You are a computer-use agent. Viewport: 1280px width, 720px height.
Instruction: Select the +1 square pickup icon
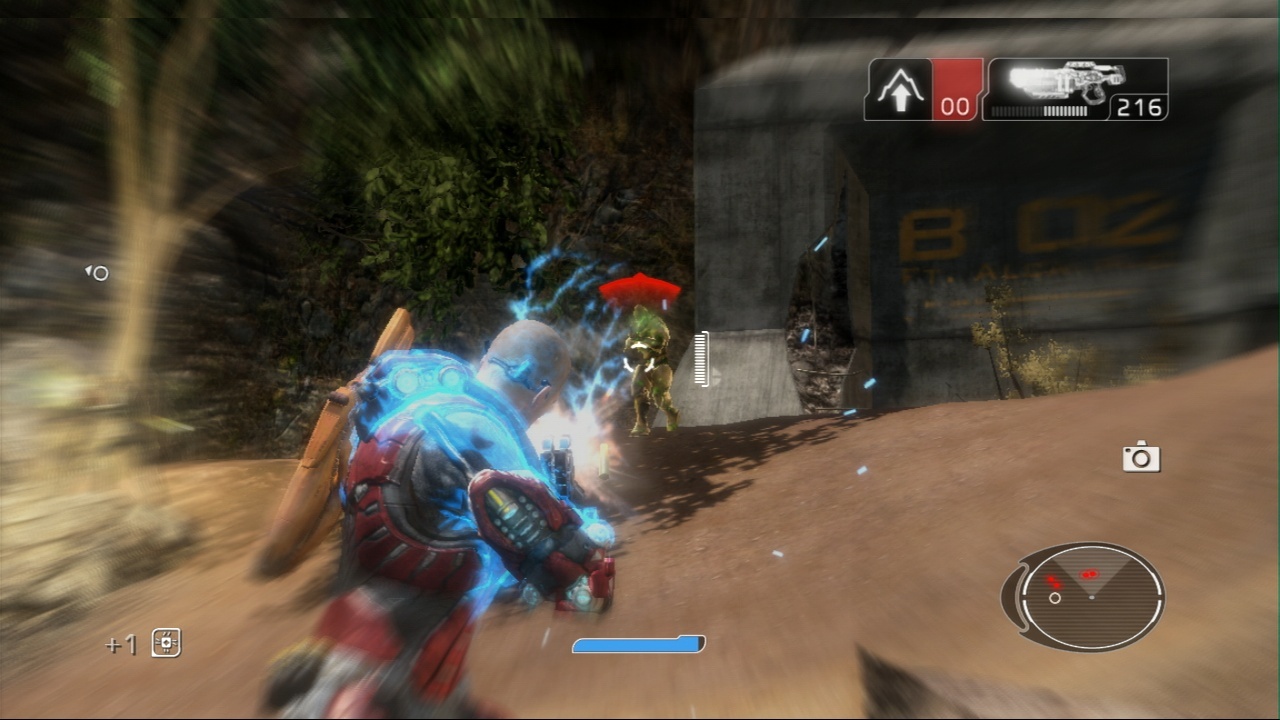tap(166, 643)
